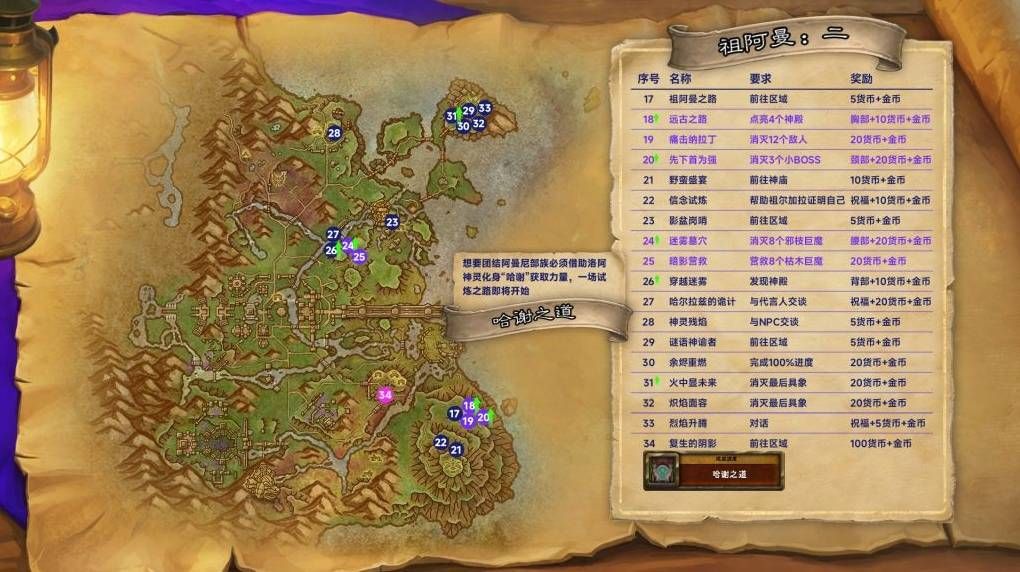Viewport: 1020px width, 572px height.
Task: Select map marker number 21
Action: point(457,450)
